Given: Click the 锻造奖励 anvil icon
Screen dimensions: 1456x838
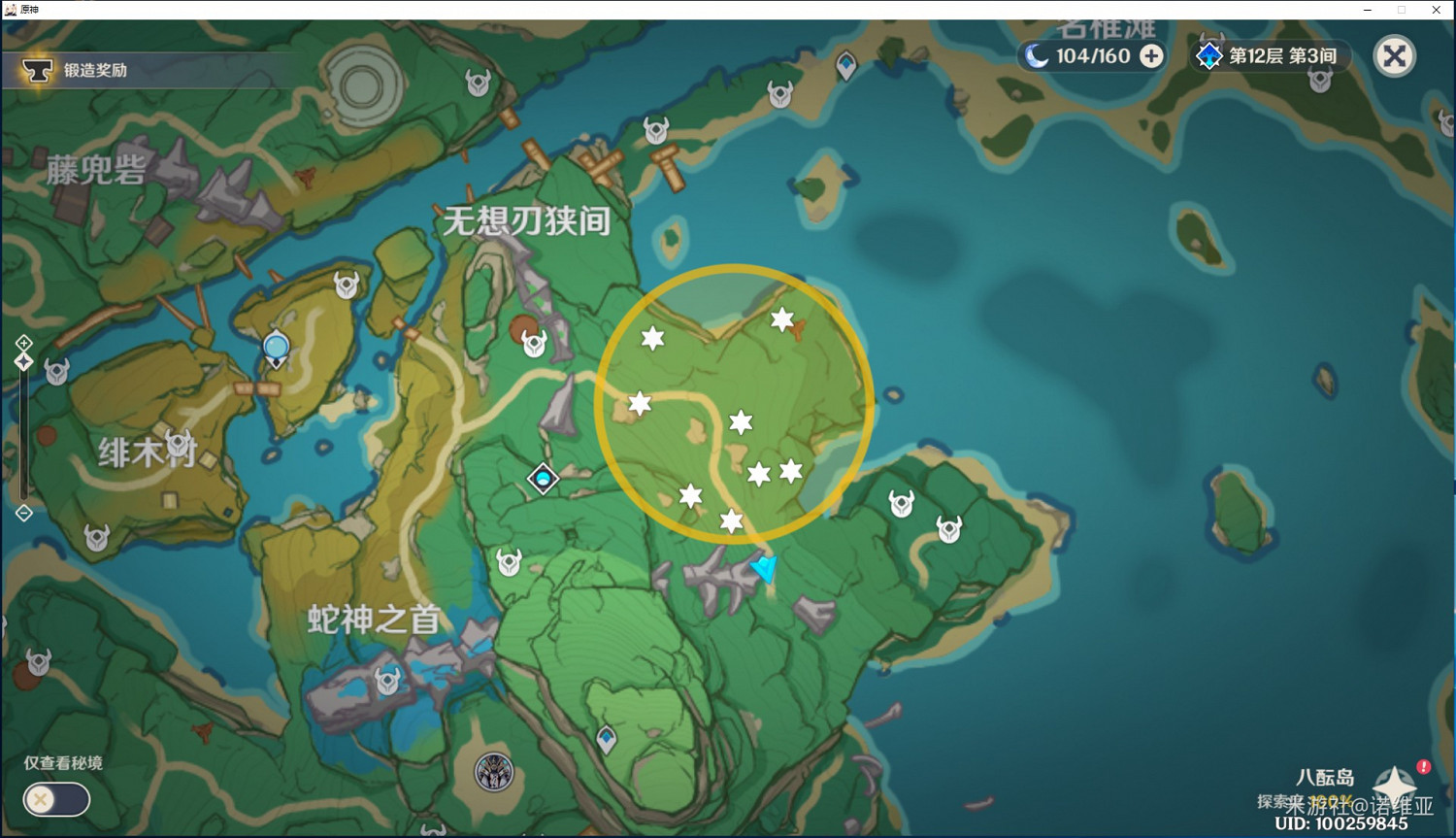Looking at the screenshot, I should [x=37, y=69].
